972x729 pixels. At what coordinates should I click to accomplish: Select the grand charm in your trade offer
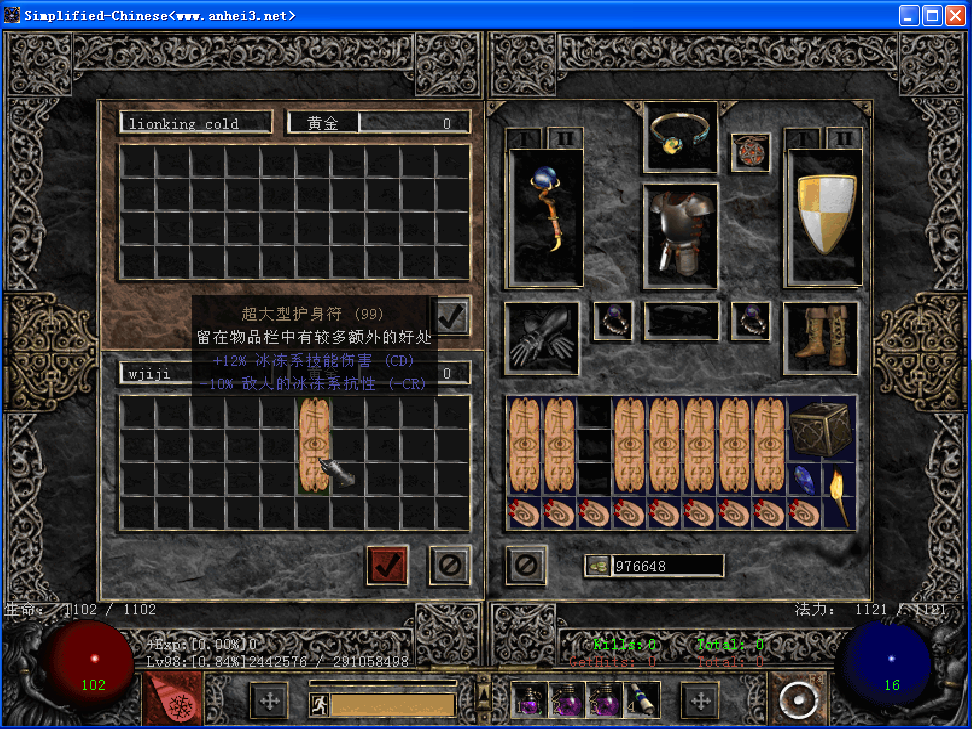coord(316,445)
